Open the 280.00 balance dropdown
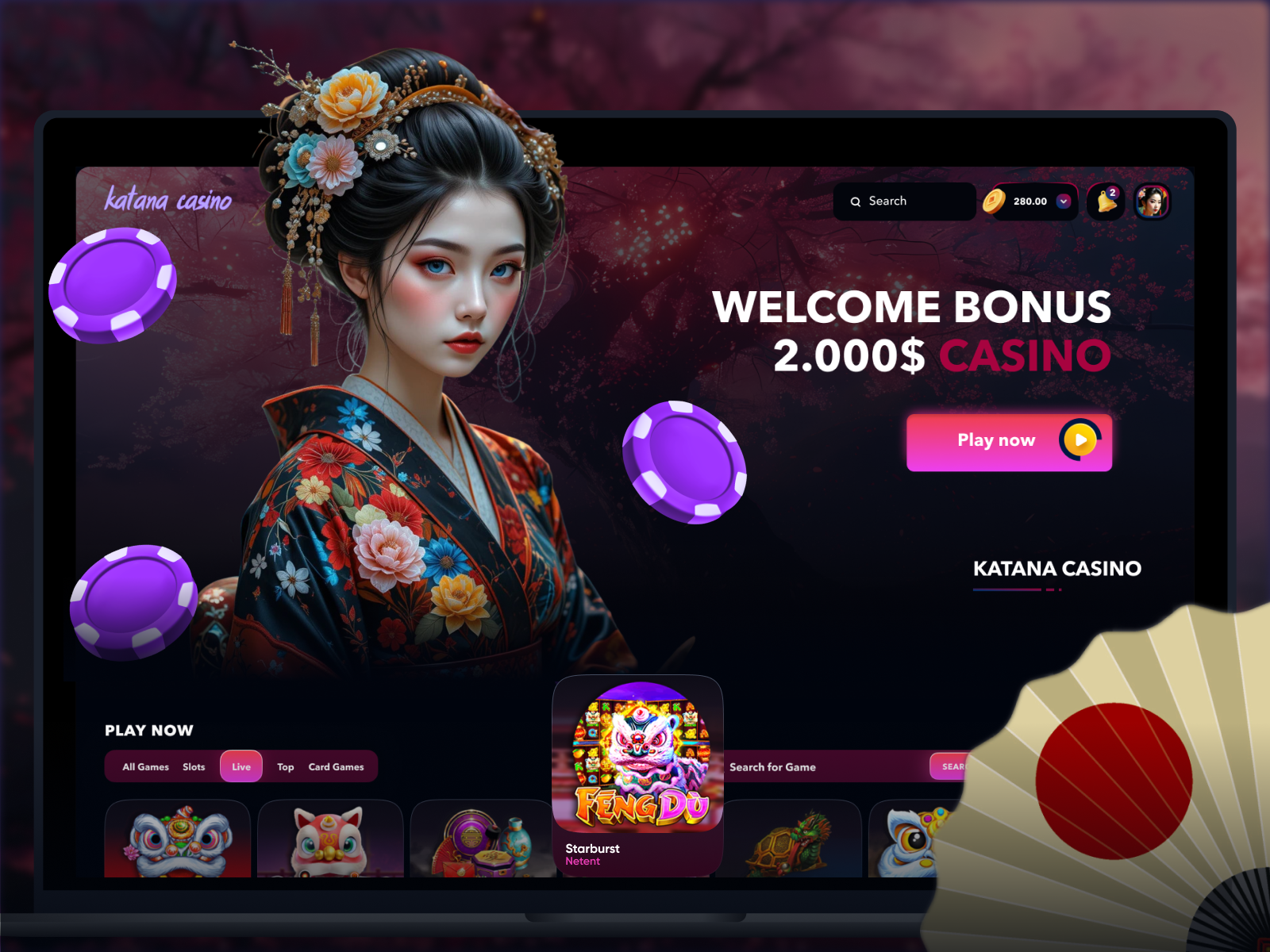The width and height of the screenshot is (1270, 952). point(1064,202)
